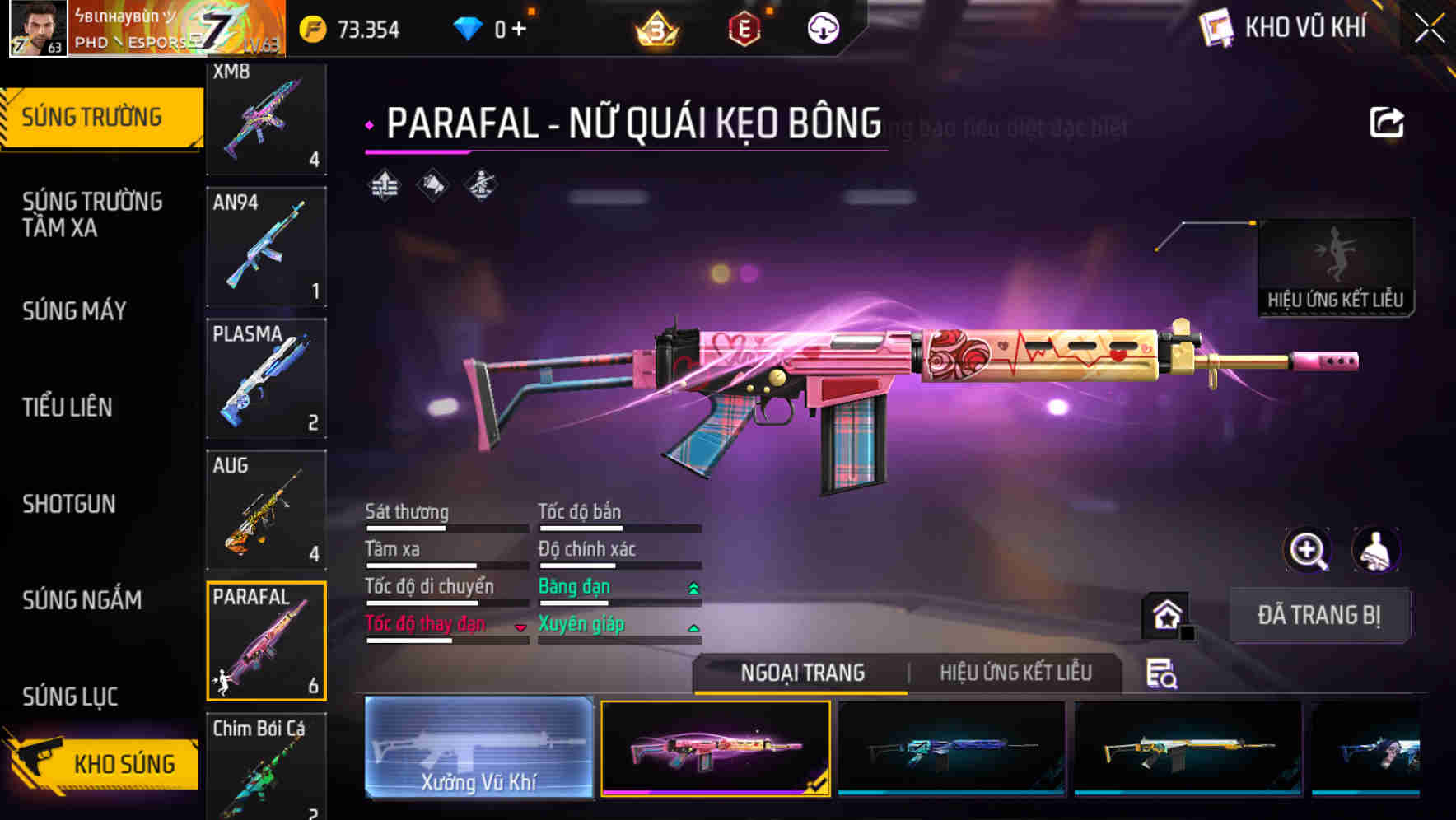The height and width of the screenshot is (820, 1456).
Task: Open the download cloud icon in the top bar
Action: pos(823,26)
